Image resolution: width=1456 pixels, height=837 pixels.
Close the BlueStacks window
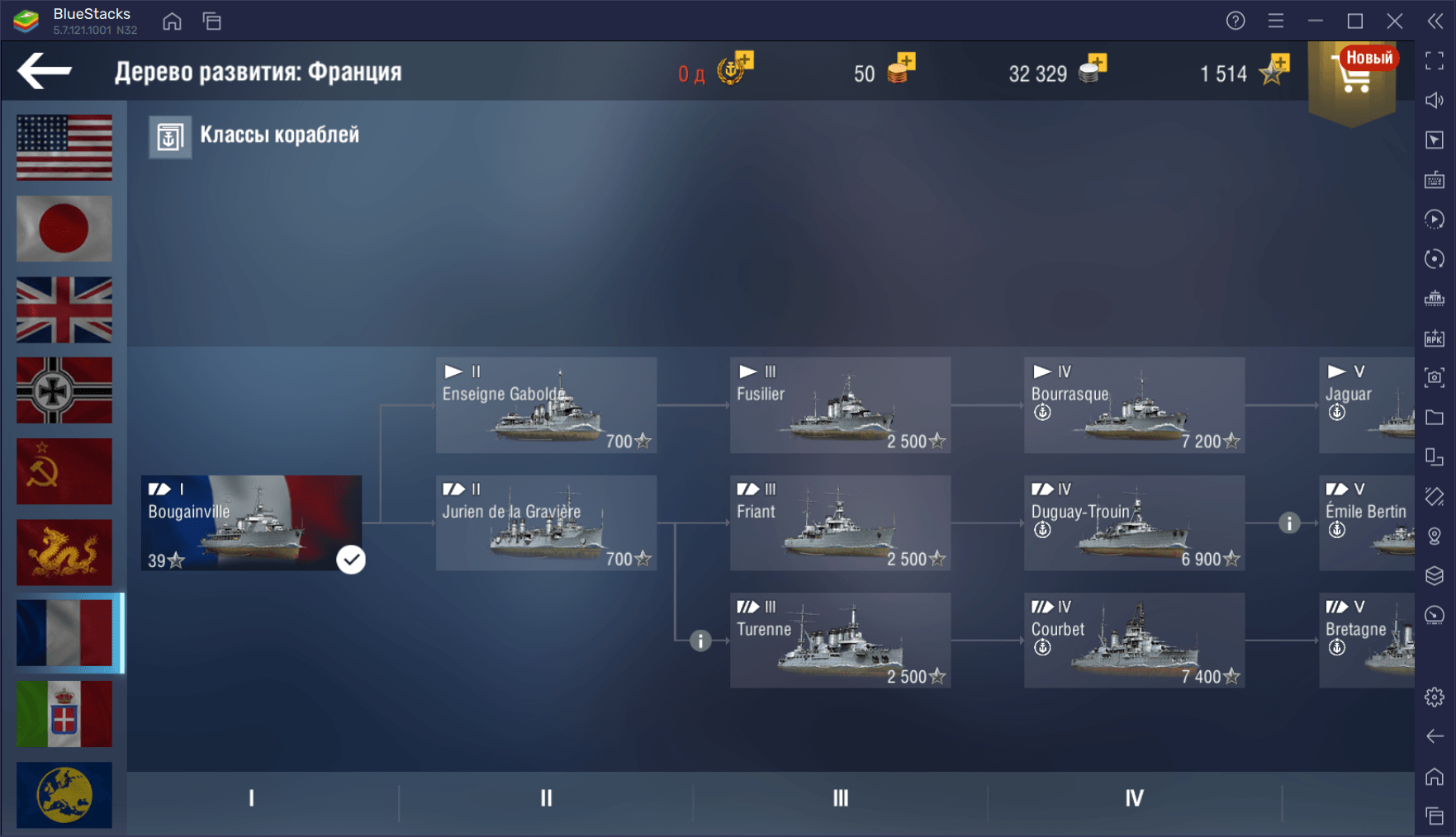1395,21
